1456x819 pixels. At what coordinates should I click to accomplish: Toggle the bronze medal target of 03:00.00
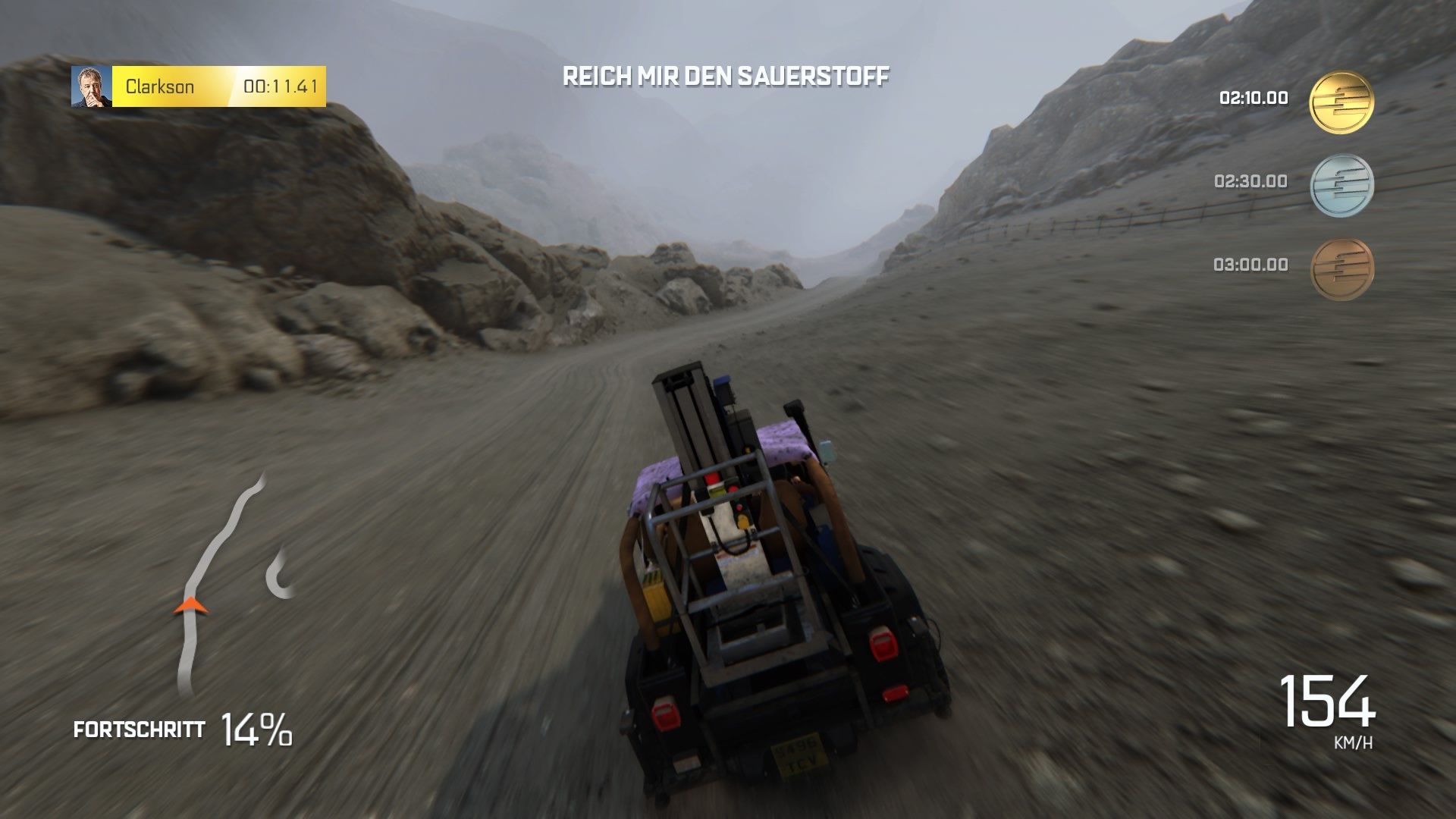[1249, 264]
